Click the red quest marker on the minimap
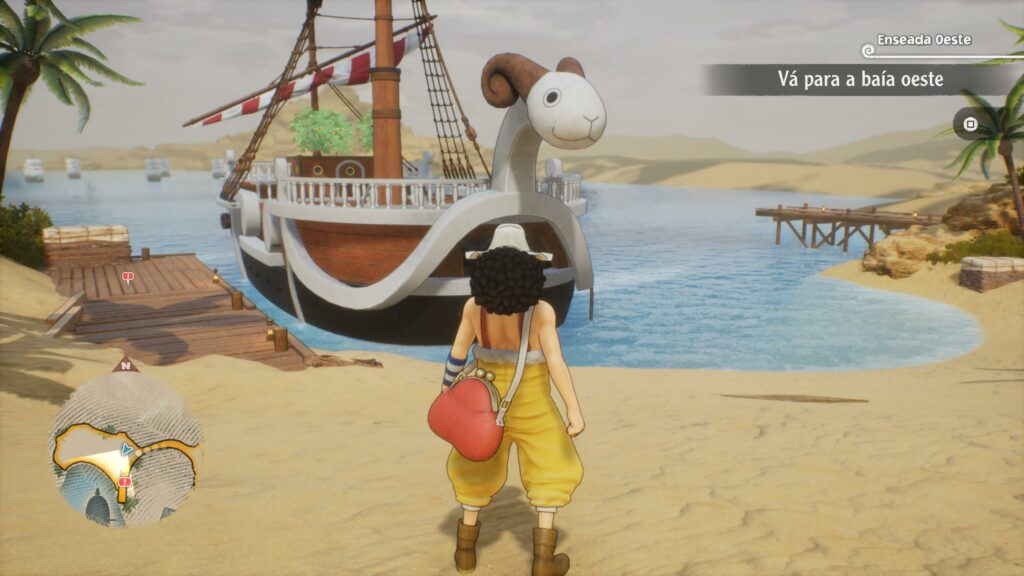Image resolution: width=1024 pixels, height=576 pixels. pyautogui.click(x=124, y=482)
